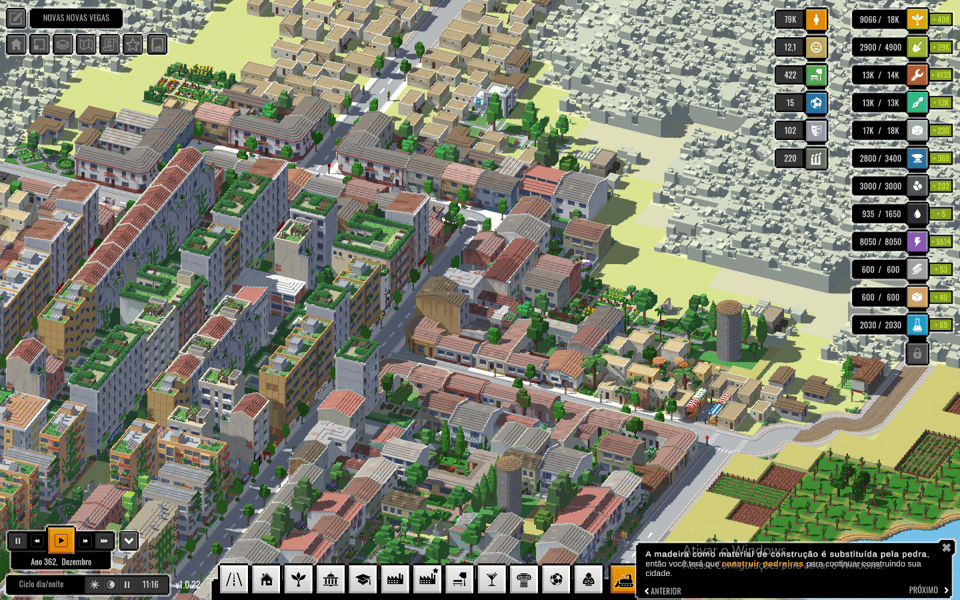Viewport: 960px width, 600px height.
Task: Switch day/night cycle to sun
Action: [95, 584]
